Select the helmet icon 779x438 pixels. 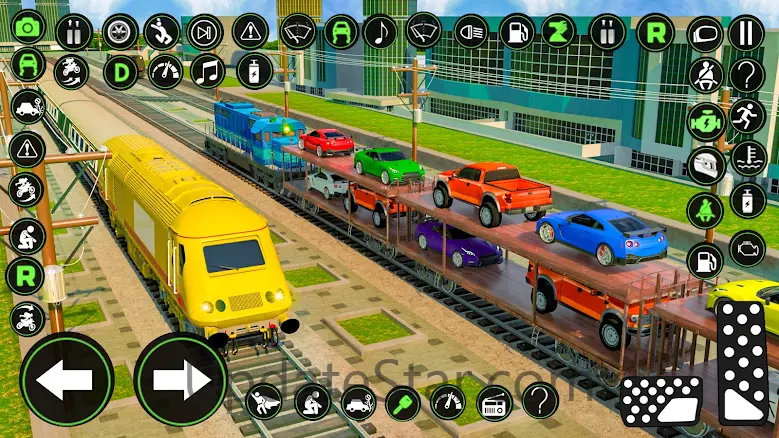(705, 166)
